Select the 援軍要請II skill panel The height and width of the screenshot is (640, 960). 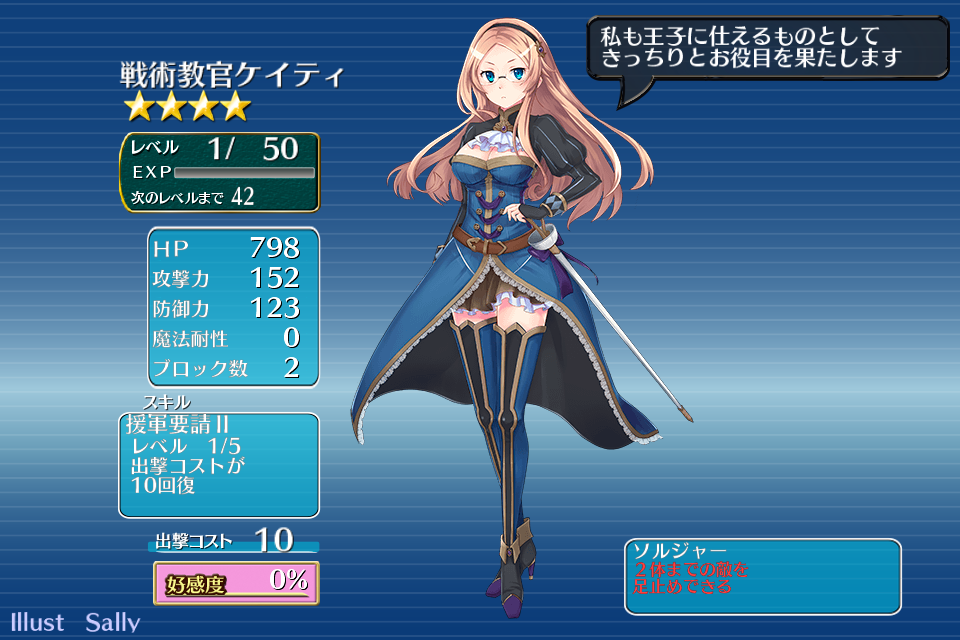pyautogui.click(x=219, y=464)
